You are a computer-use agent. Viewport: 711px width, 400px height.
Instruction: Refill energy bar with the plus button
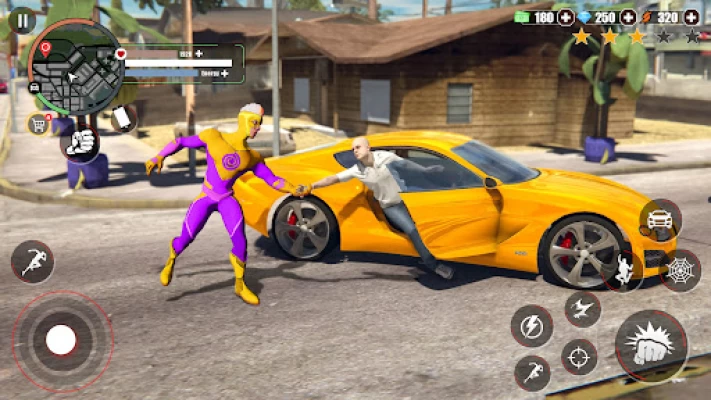[225, 73]
